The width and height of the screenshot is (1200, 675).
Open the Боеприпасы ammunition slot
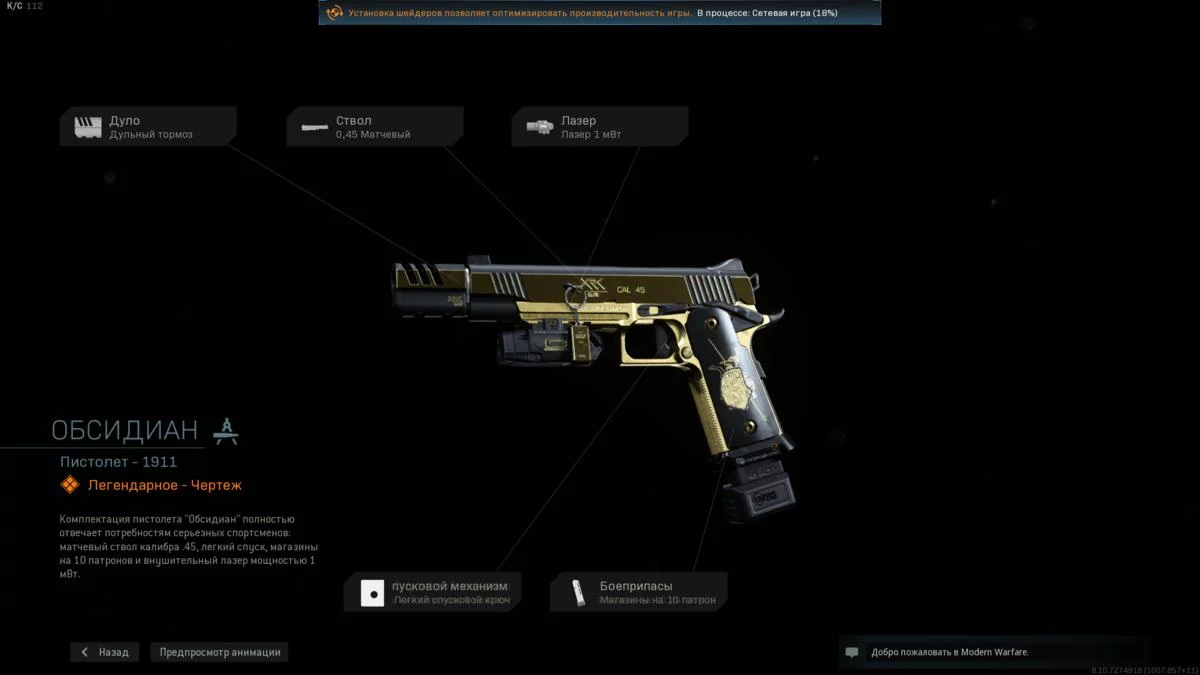coord(639,592)
